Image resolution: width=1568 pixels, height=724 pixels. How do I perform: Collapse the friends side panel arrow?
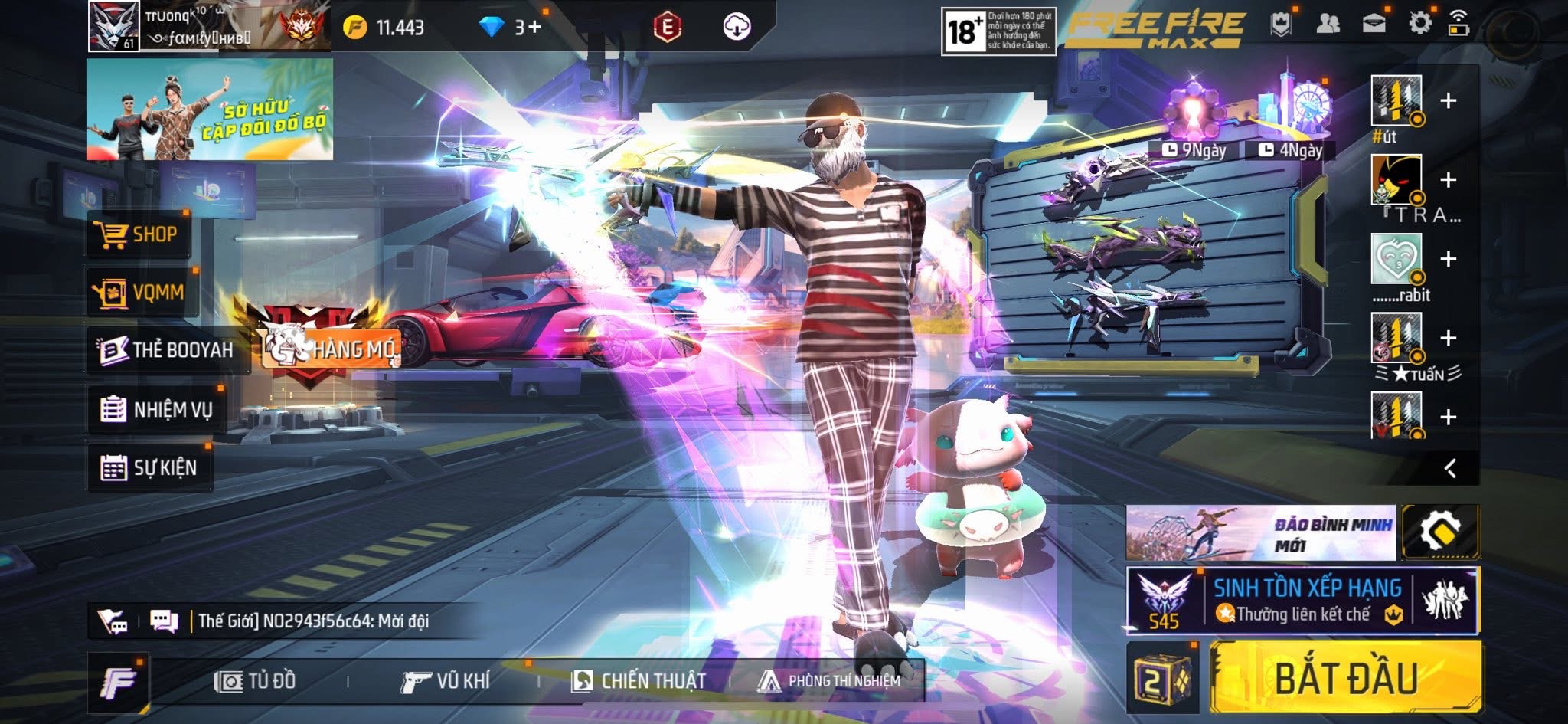(x=1450, y=468)
